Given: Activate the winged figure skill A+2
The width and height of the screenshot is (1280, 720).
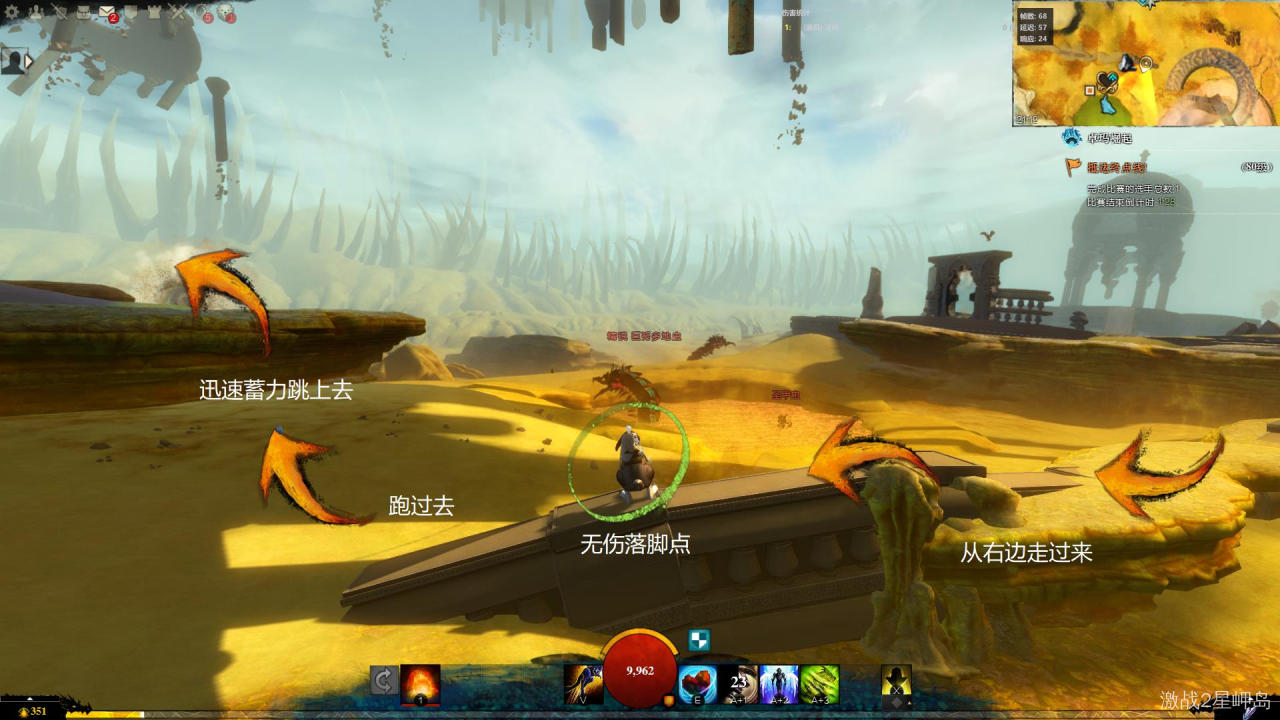Looking at the screenshot, I should (779, 683).
